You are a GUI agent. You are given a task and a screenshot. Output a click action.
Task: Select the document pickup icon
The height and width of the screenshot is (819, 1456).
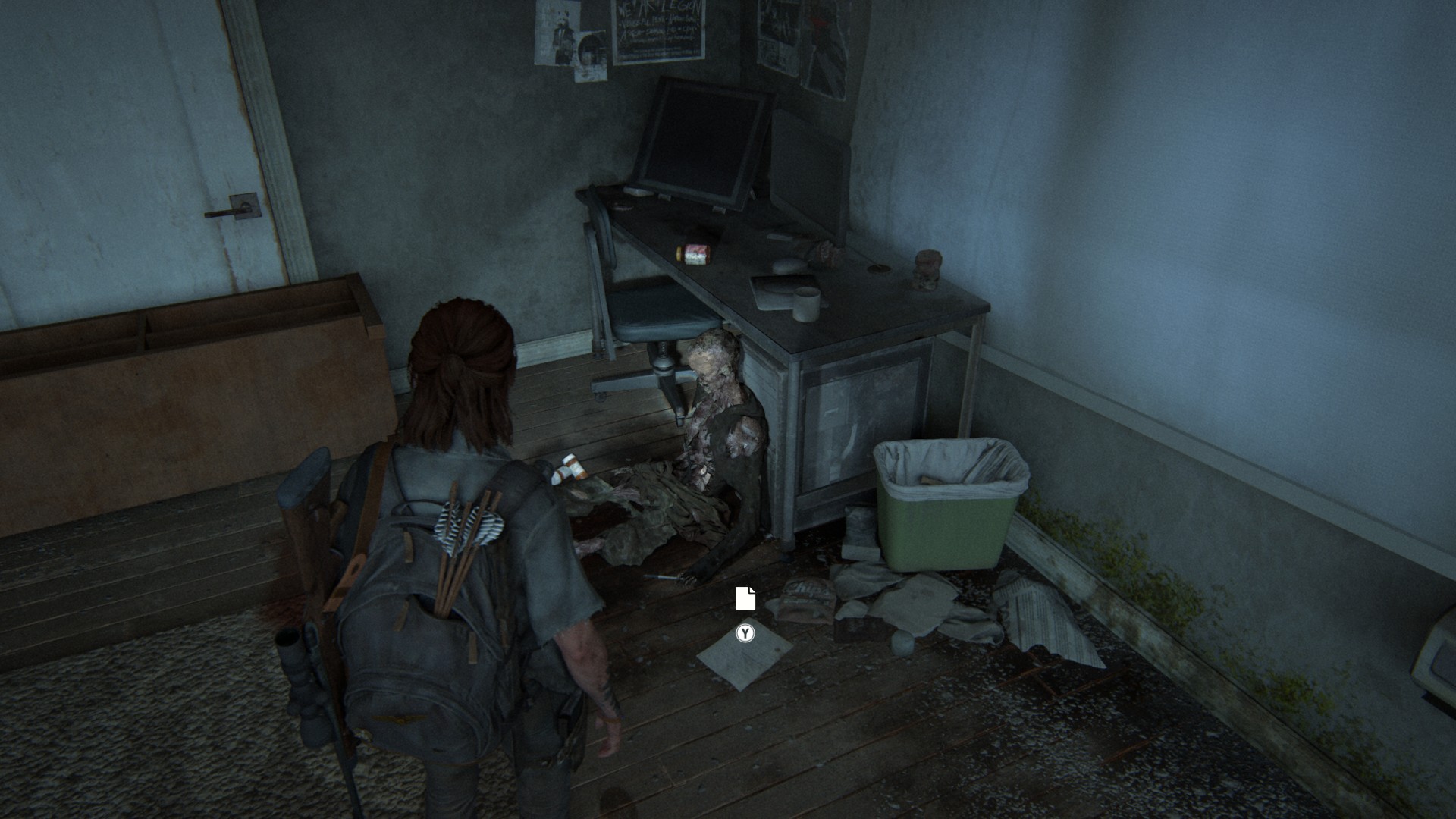745,598
